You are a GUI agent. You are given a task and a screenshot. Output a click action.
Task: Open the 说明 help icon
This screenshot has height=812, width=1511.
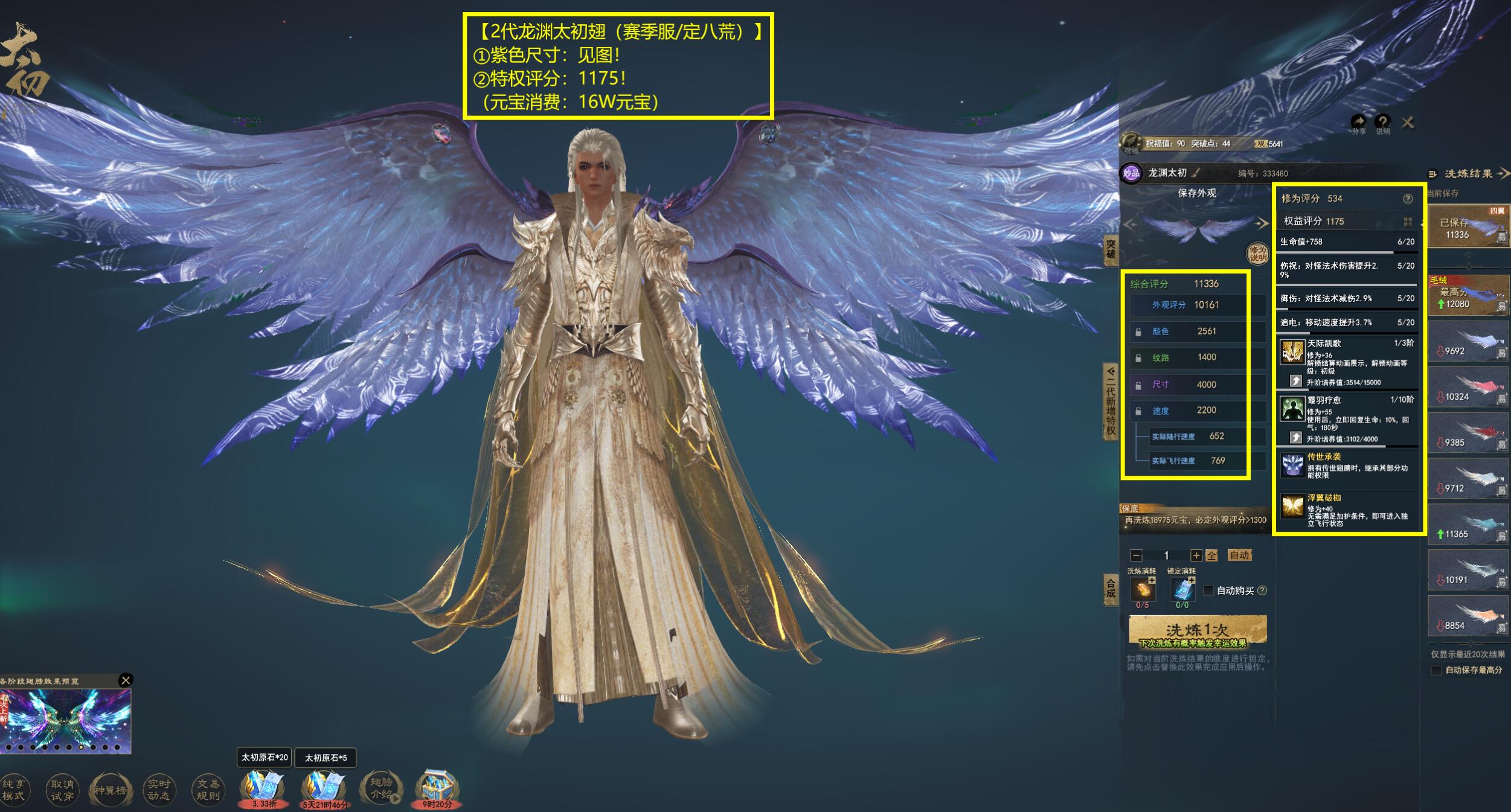[x=1382, y=123]
